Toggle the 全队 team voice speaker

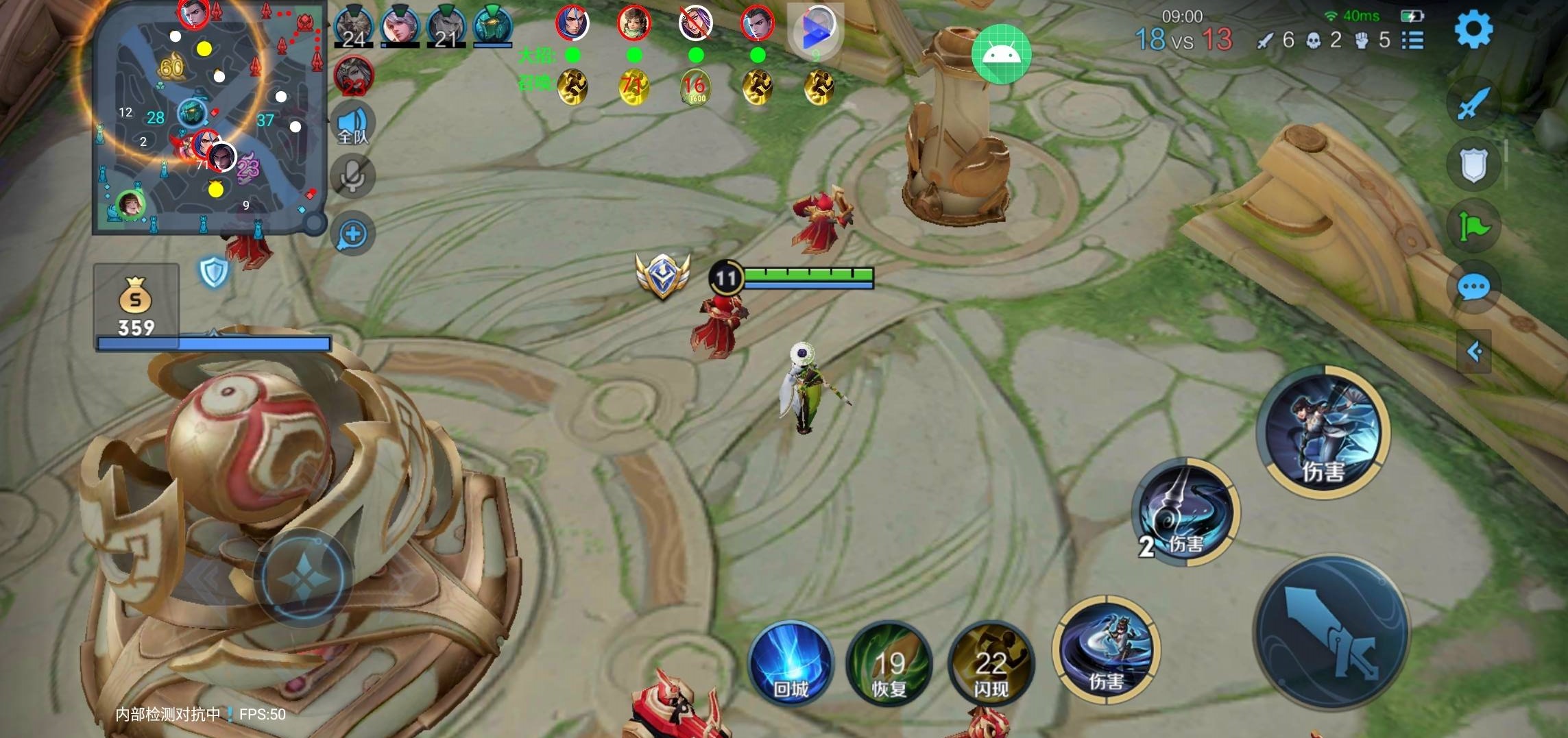353,125
